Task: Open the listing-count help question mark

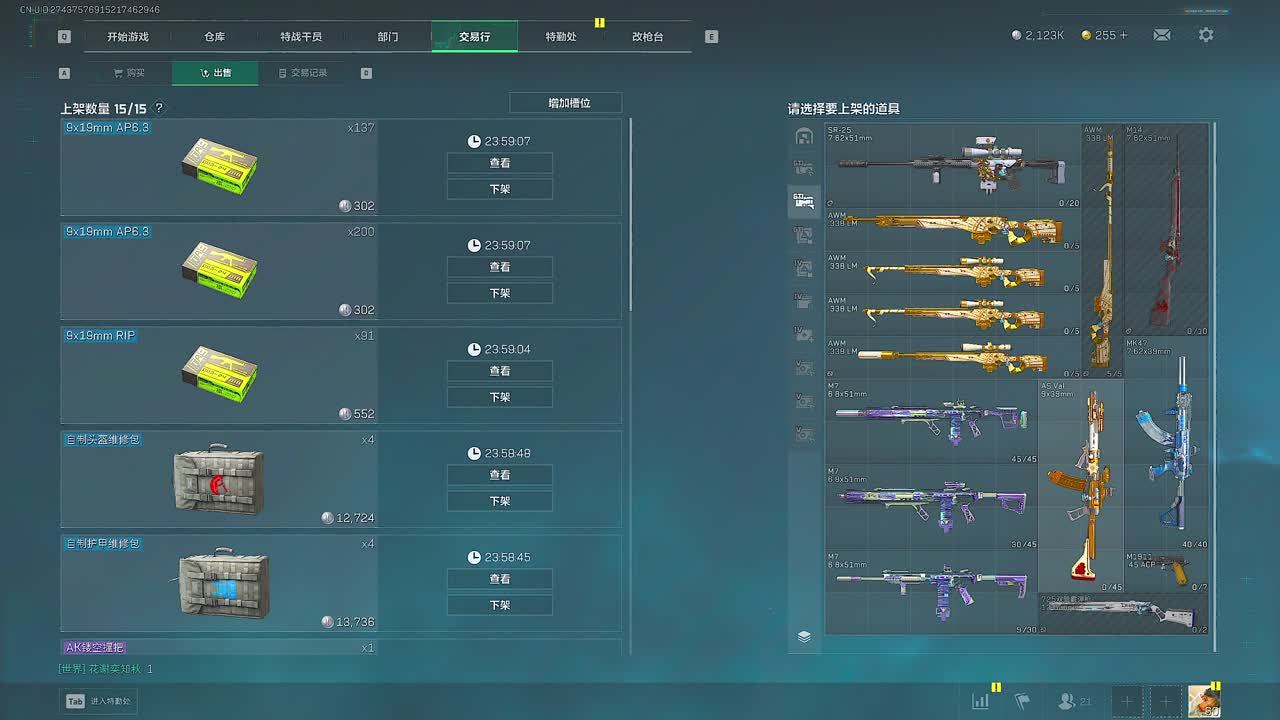Action: click(159, 108)
